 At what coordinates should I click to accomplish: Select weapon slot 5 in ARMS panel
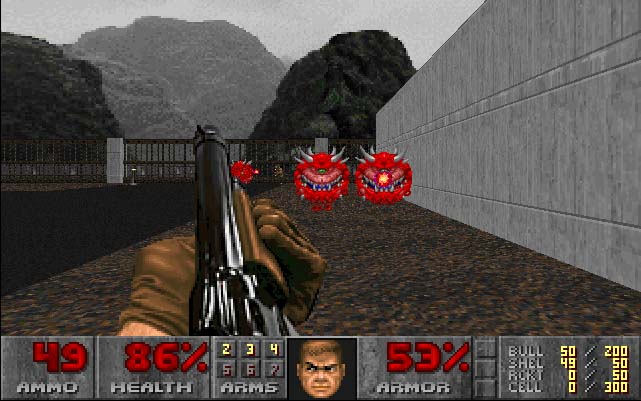(227, 369)
